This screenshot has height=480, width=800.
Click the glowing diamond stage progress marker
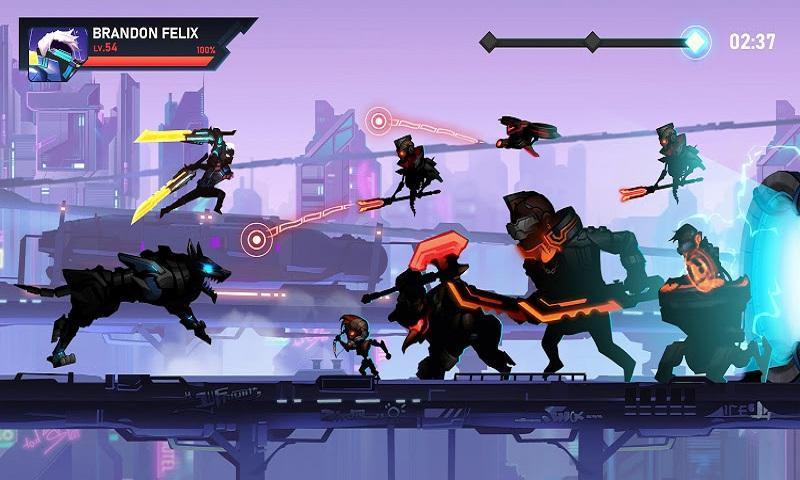coord(696,42)
